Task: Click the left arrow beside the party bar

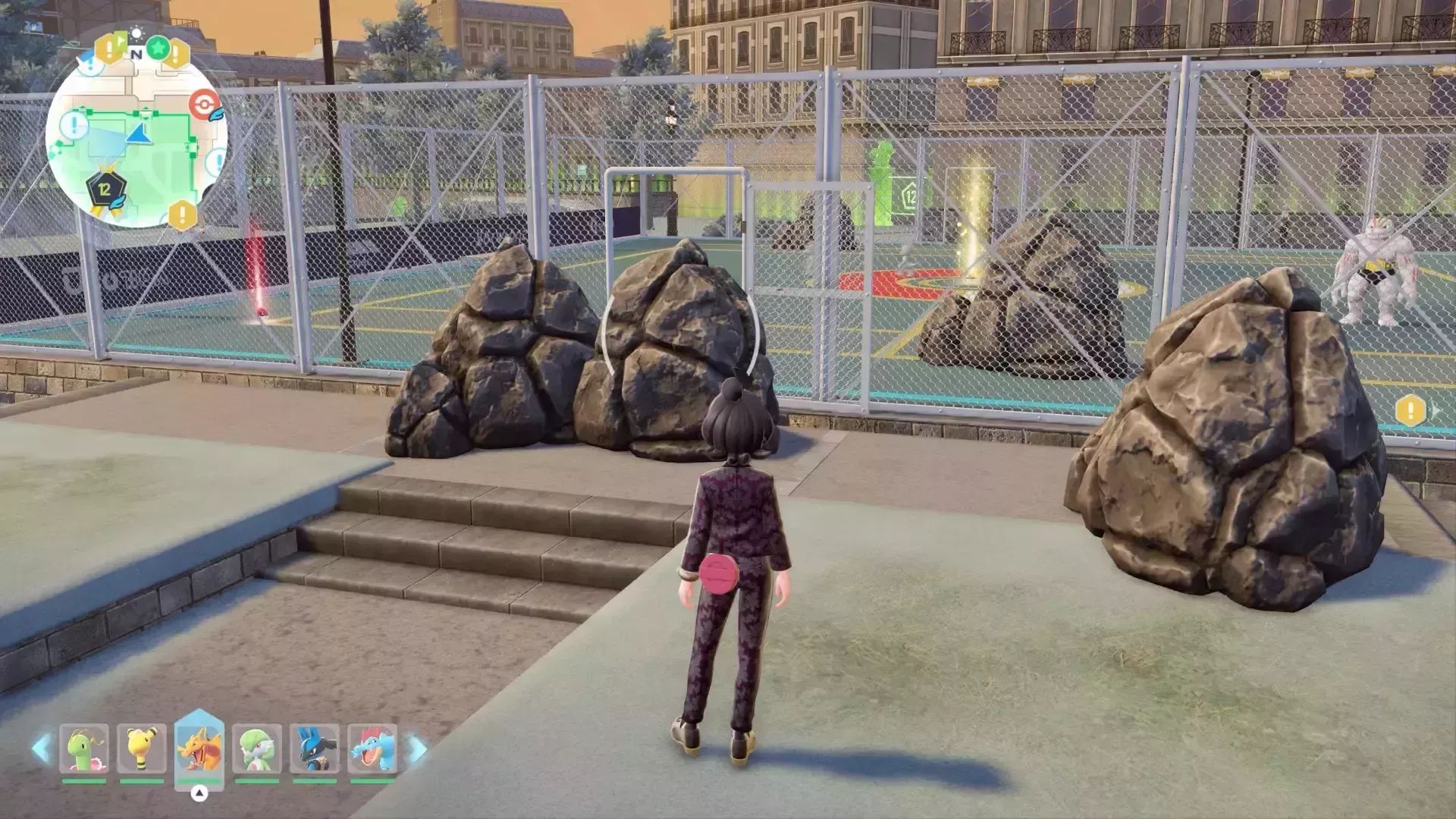Action: point(42,748)
